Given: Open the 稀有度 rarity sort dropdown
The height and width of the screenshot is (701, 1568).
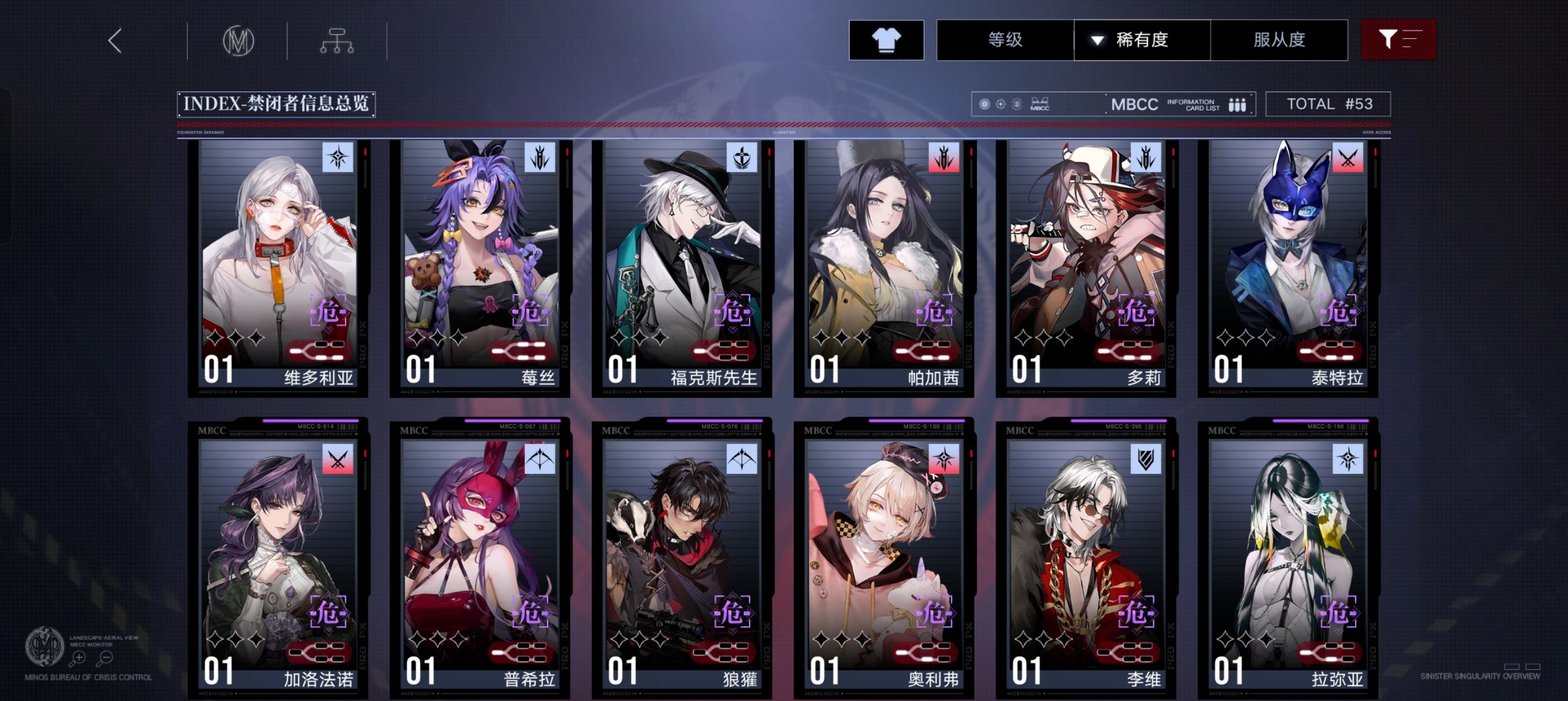Looking at the screenshot, I should [1141, 39].
